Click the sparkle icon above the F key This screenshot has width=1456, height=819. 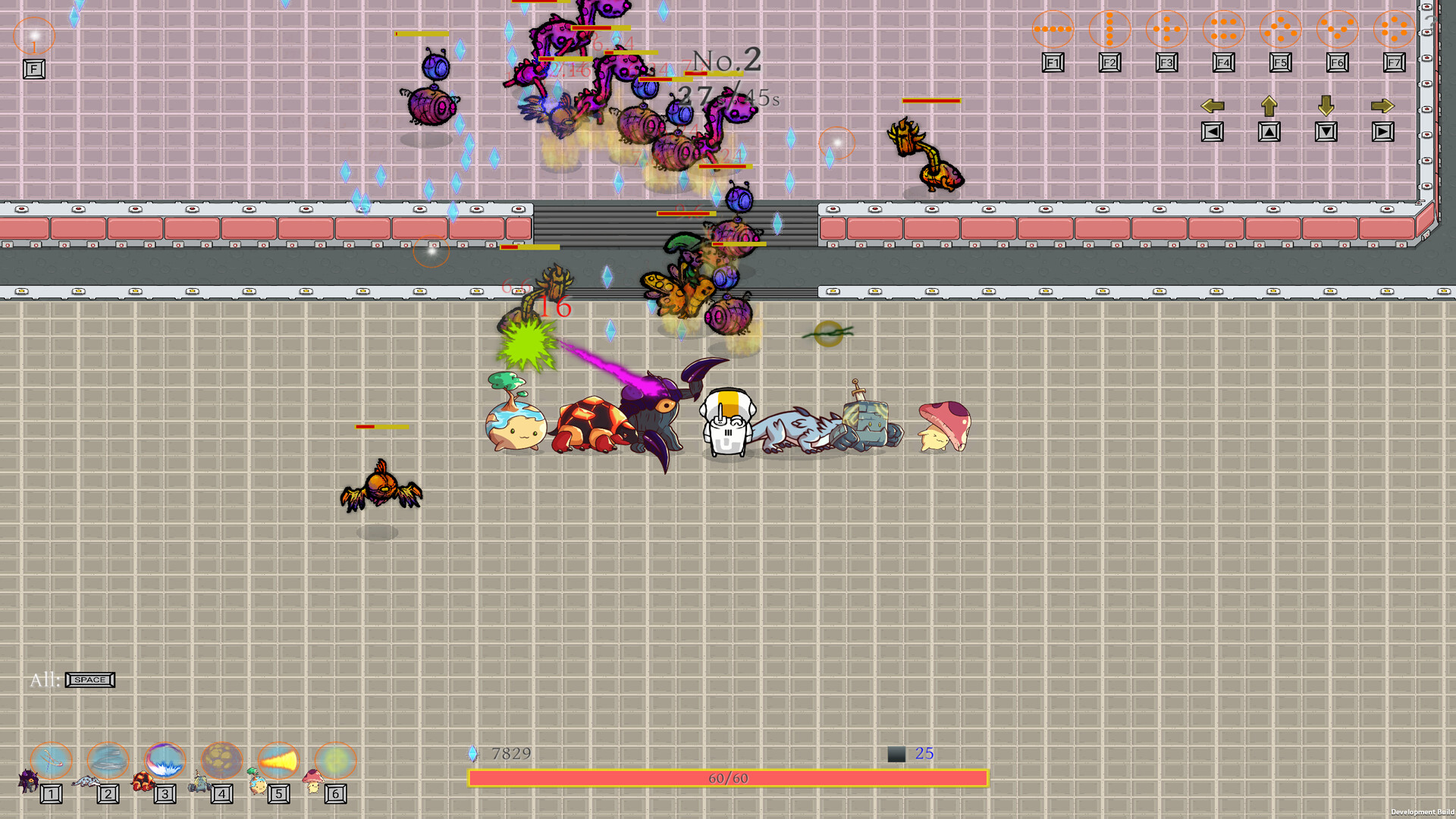click(x=33, y=34)
